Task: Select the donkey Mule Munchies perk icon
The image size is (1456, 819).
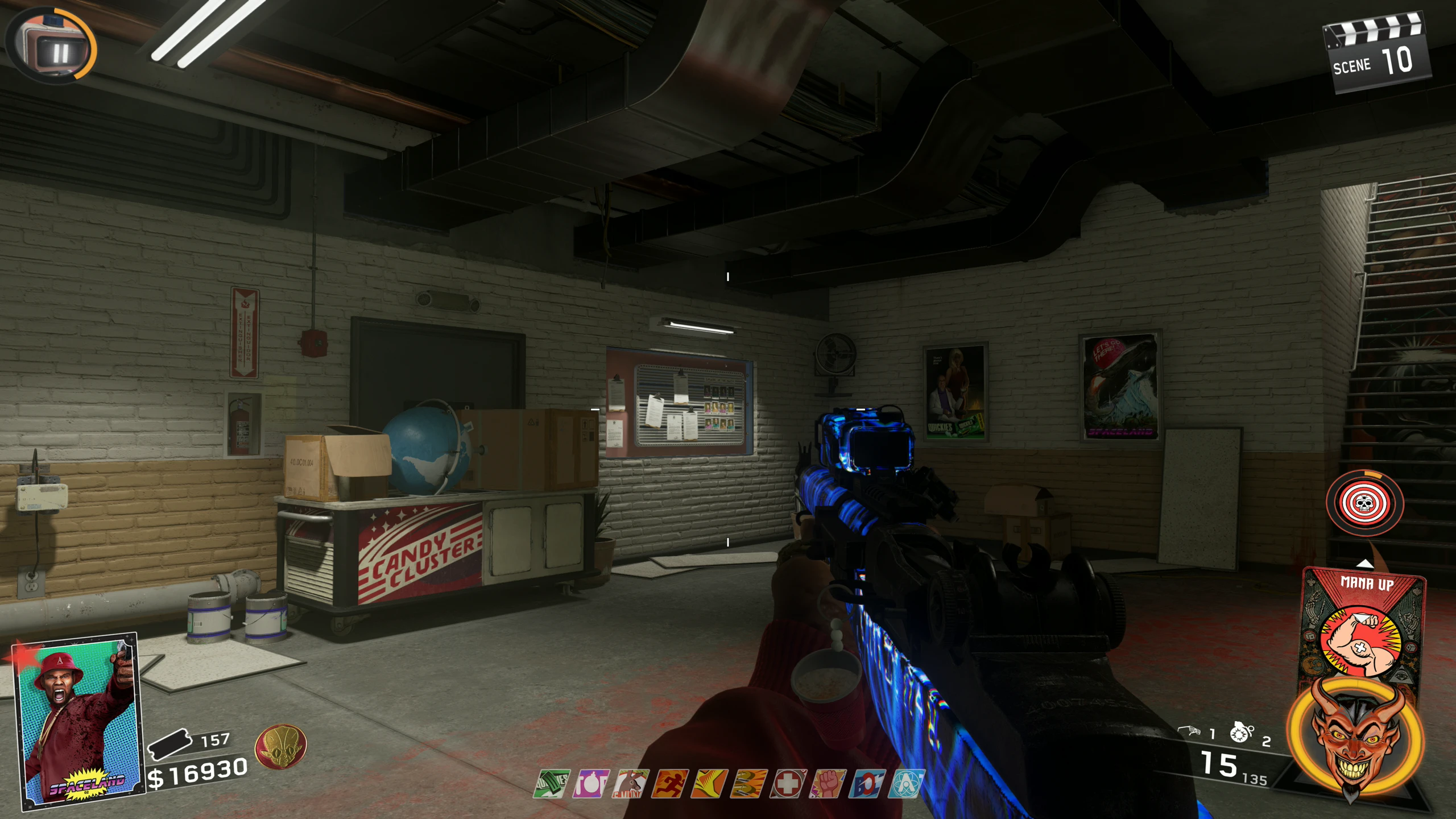Action: (x=631, y=784)
